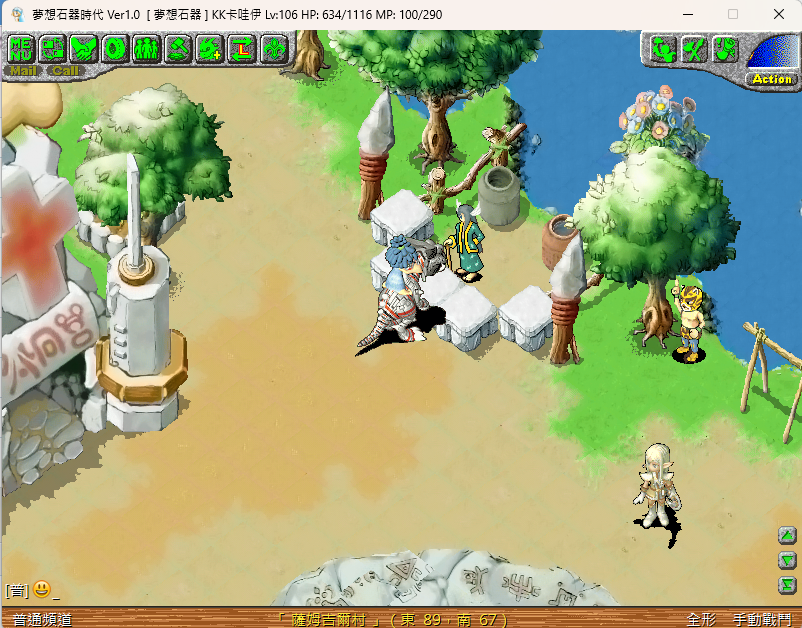The image size is (802, 628).
Task: Select the handshake trade icon
Action: point(84,48)
